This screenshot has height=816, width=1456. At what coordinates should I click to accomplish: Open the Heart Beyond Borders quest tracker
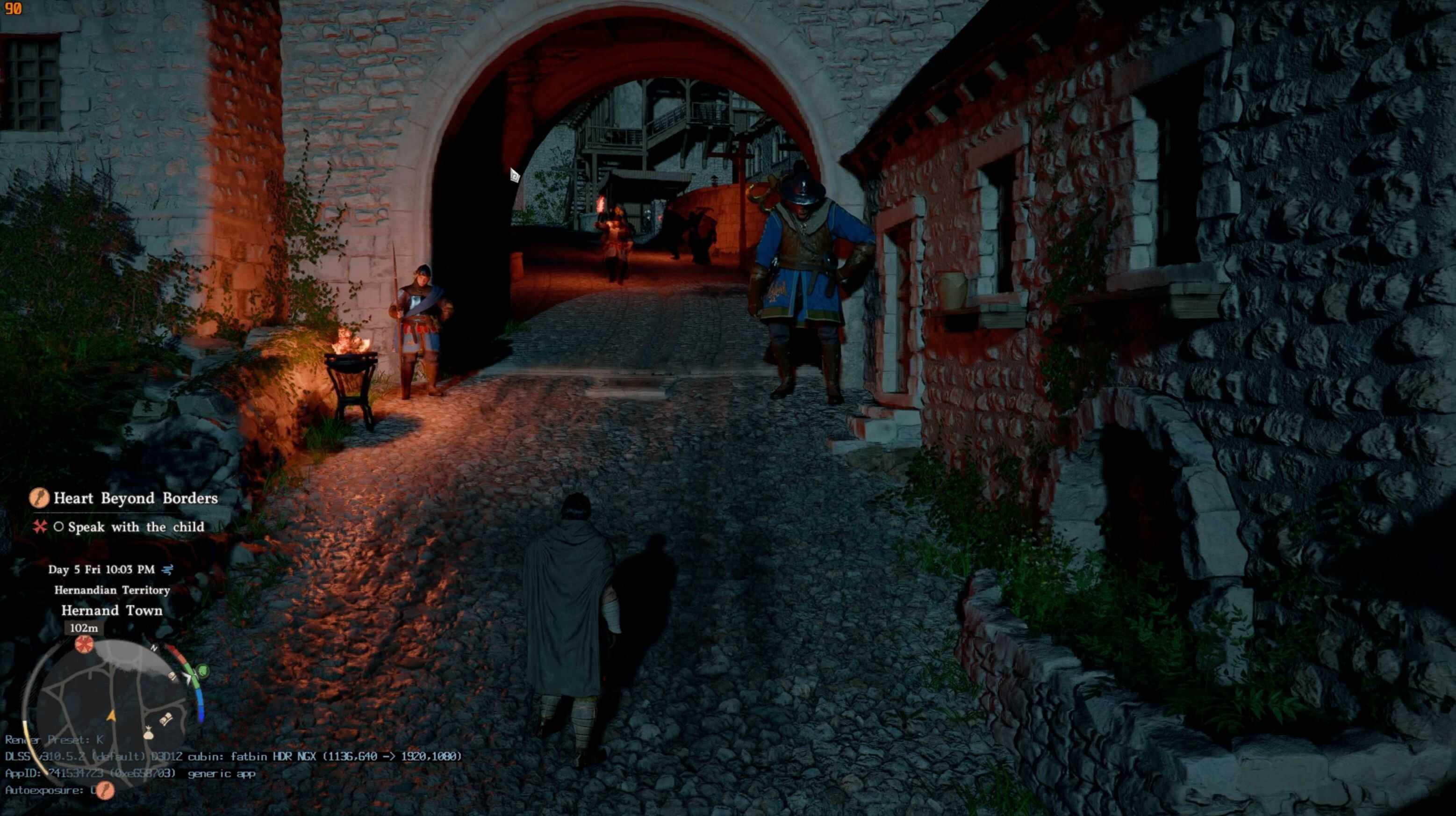click(135, 498)
